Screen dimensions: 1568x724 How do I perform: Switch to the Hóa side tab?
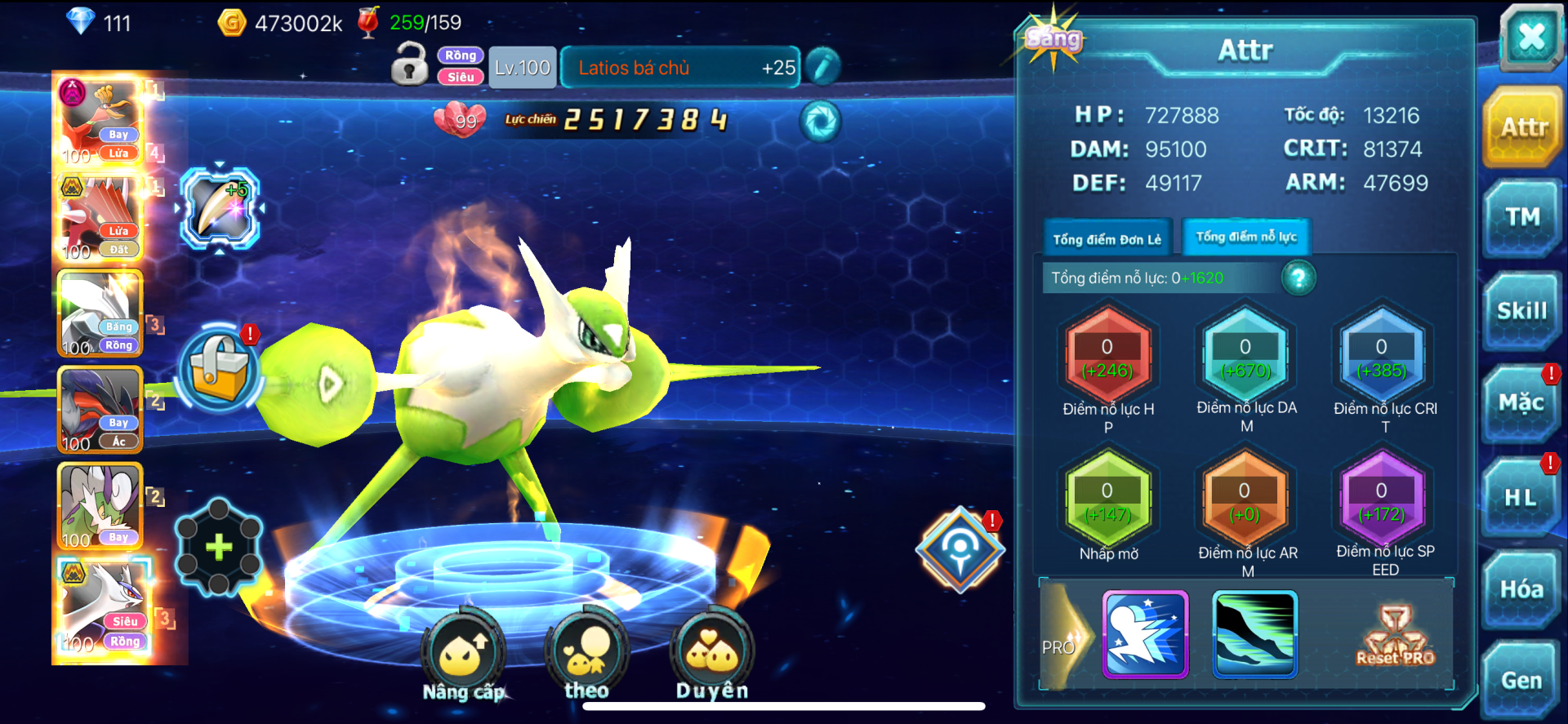[x=1521, y=589]
